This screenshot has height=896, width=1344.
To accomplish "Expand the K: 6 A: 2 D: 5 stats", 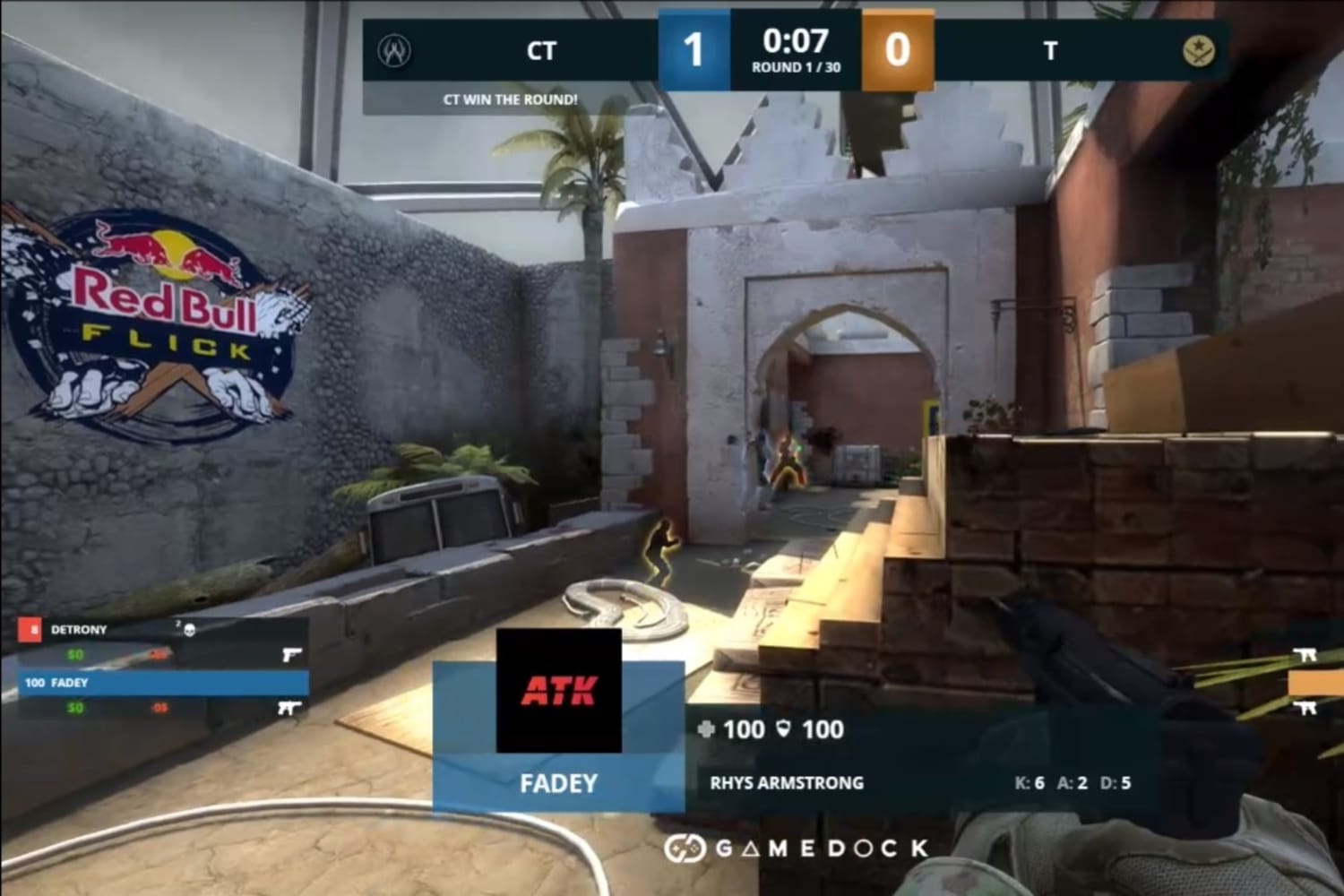I will pyautogui.click(x=1072, y=782).
